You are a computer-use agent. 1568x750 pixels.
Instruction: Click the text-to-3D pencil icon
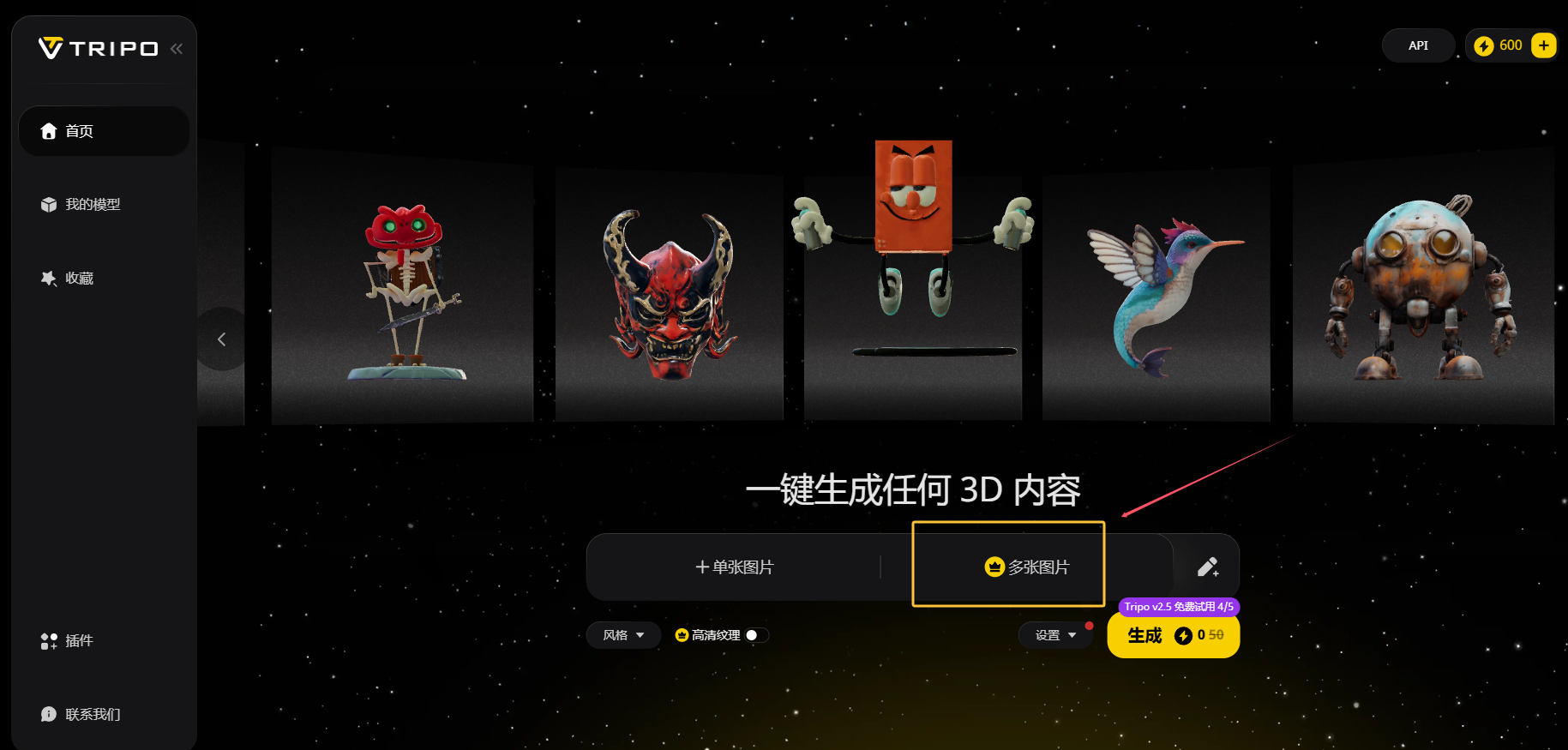tap(1208, 567)
